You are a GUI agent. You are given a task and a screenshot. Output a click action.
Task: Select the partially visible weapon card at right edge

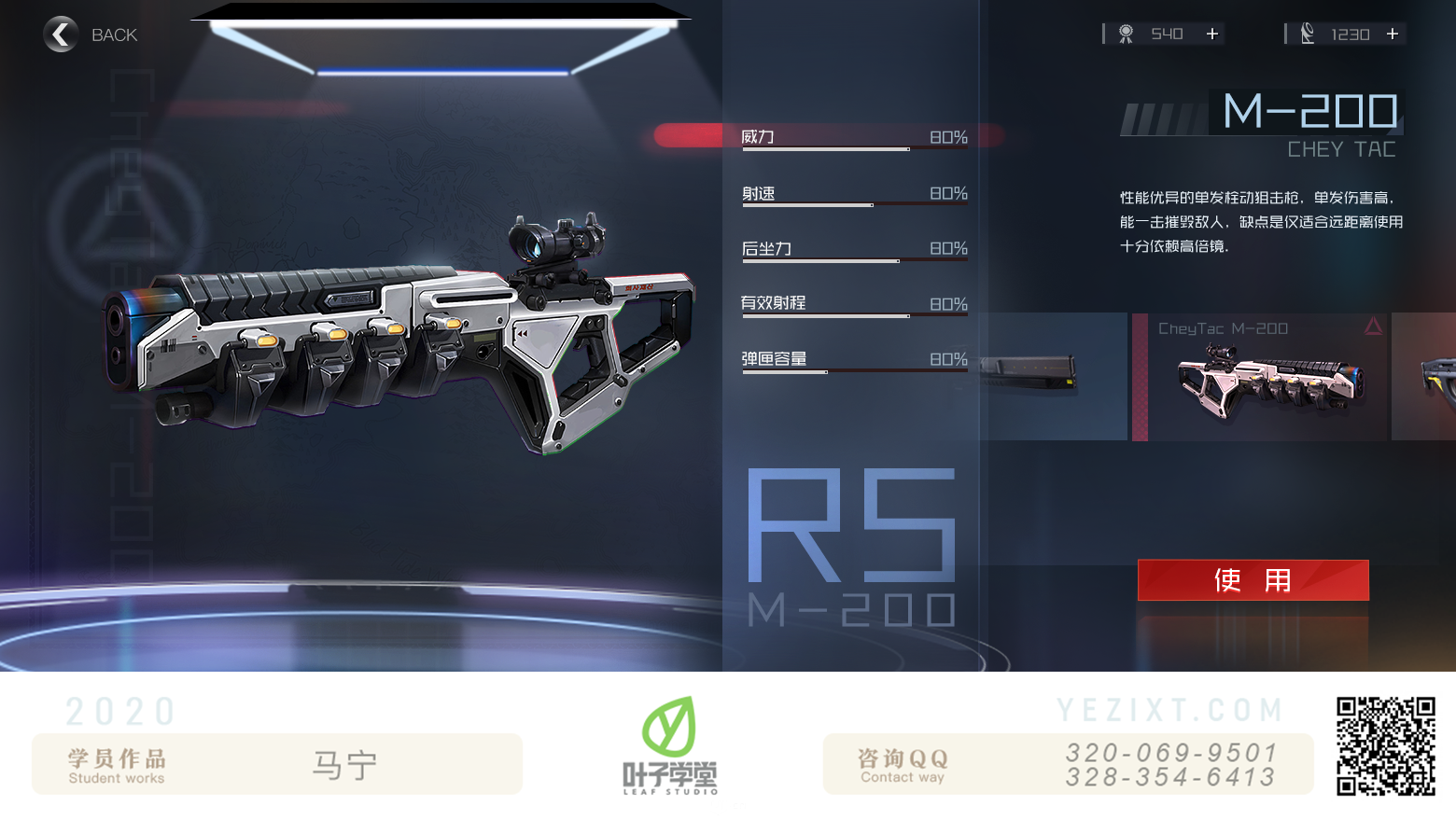1425,377
